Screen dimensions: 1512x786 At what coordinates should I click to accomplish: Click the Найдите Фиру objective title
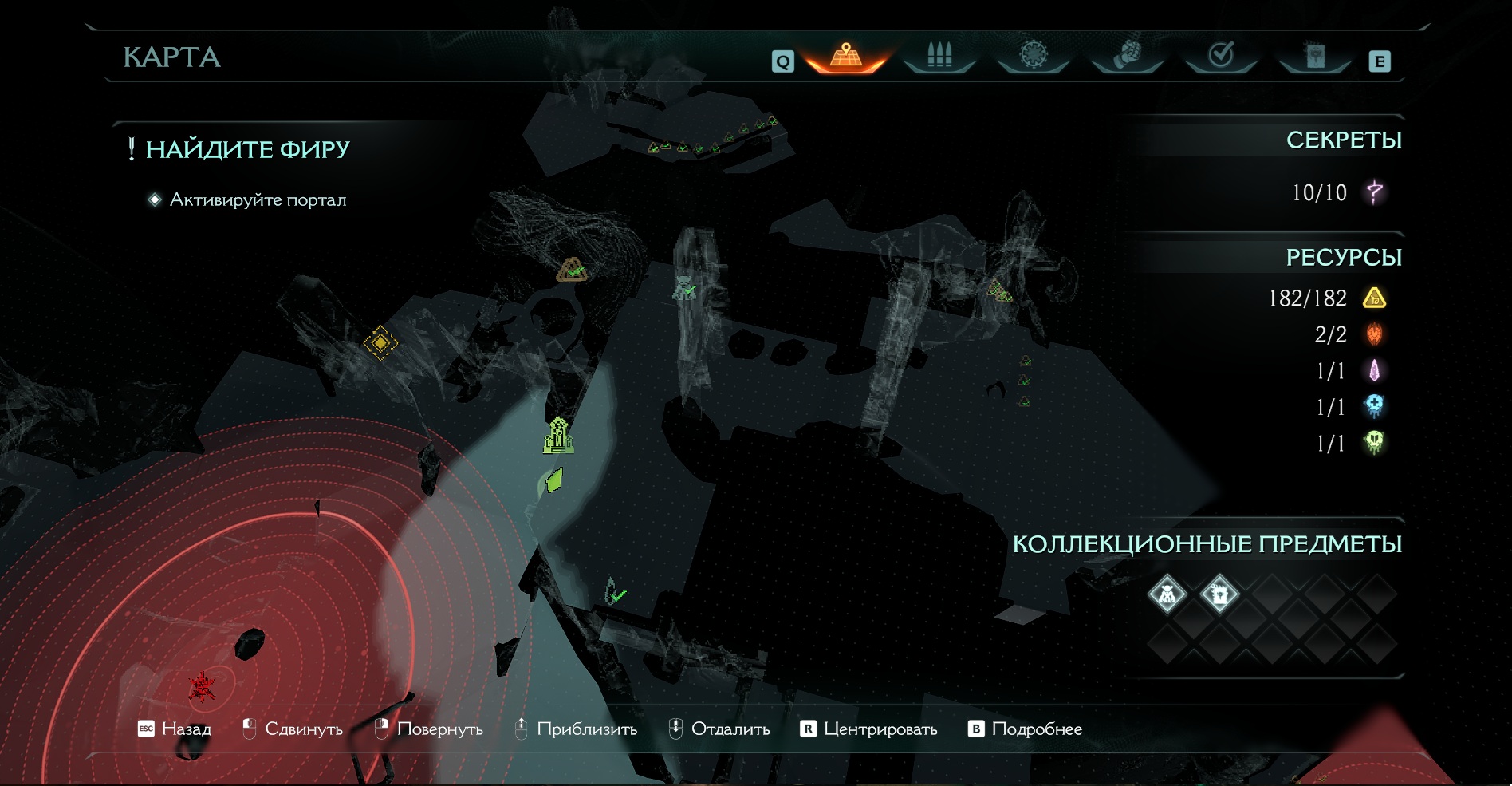[247, 149]
